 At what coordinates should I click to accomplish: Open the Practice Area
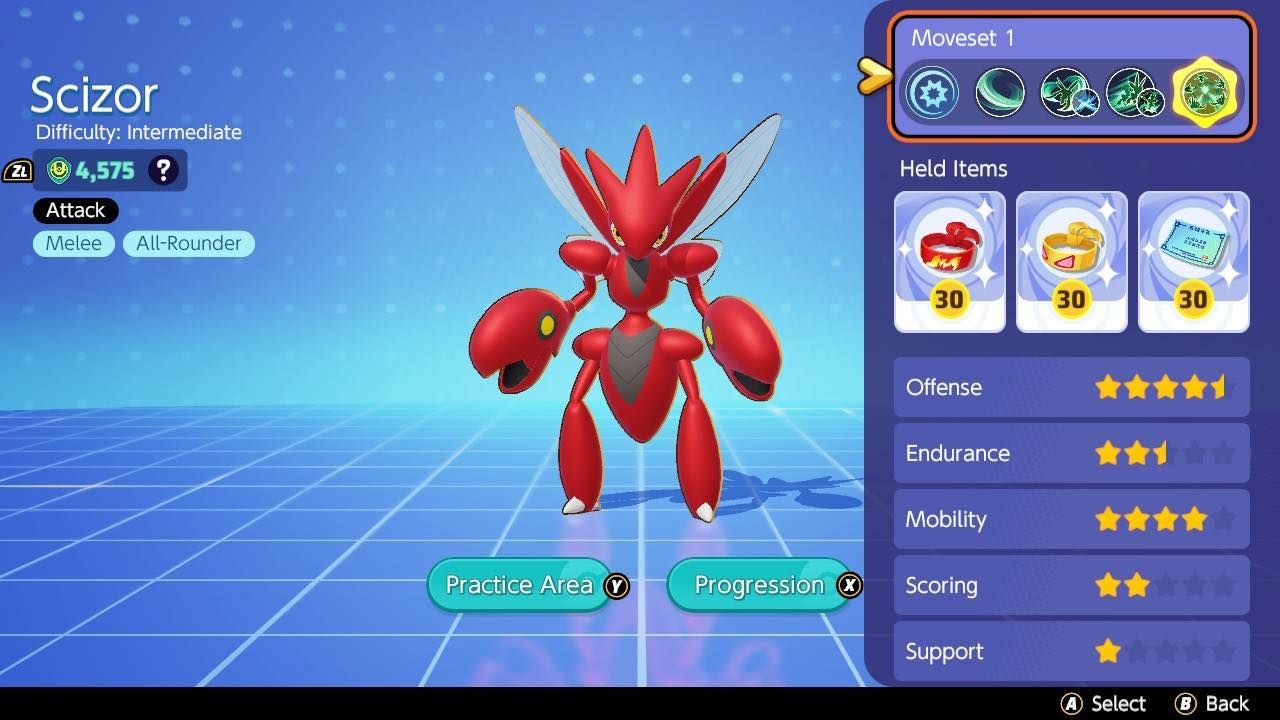519,585
